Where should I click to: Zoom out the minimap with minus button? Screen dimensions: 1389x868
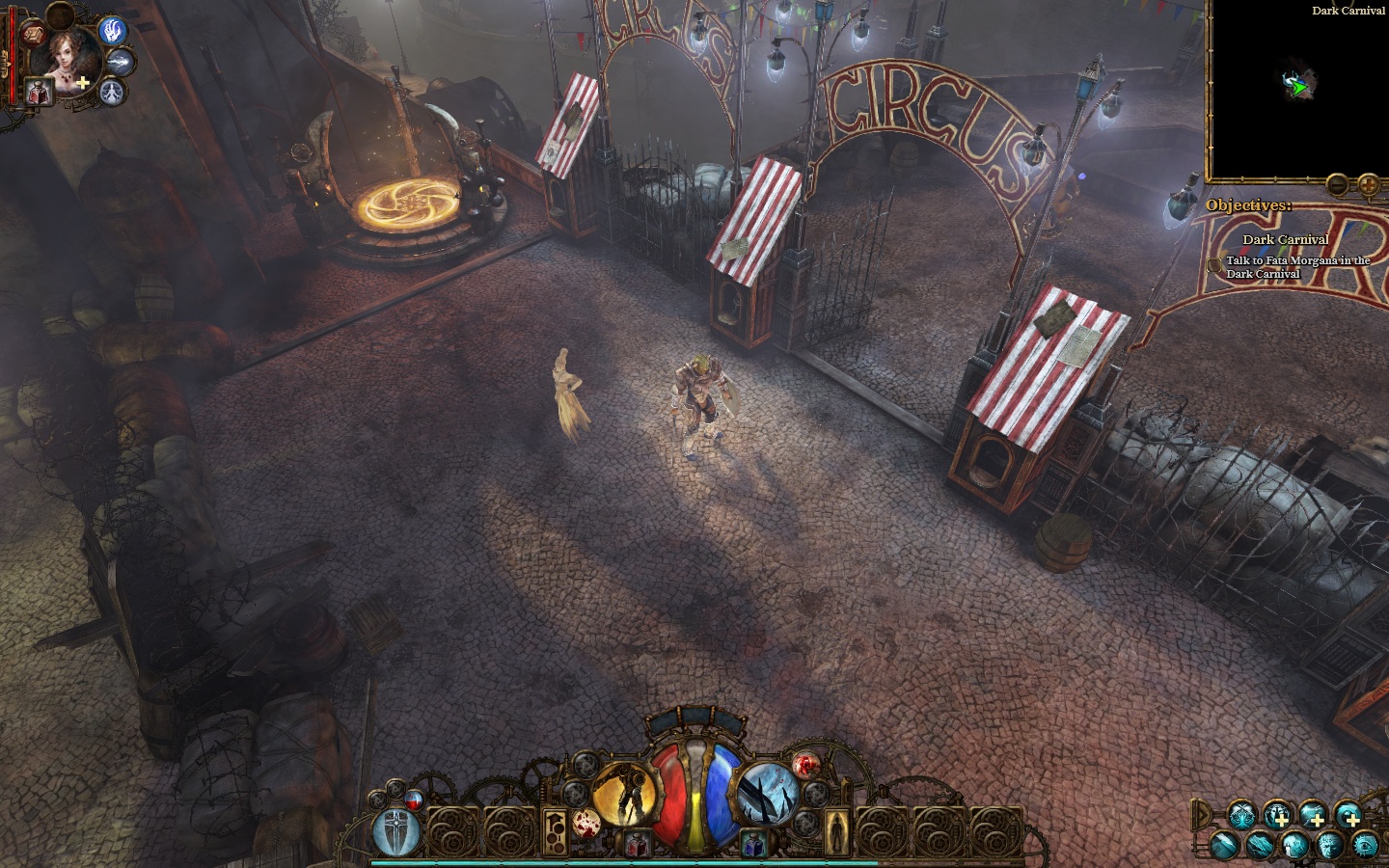point(1338,183)
